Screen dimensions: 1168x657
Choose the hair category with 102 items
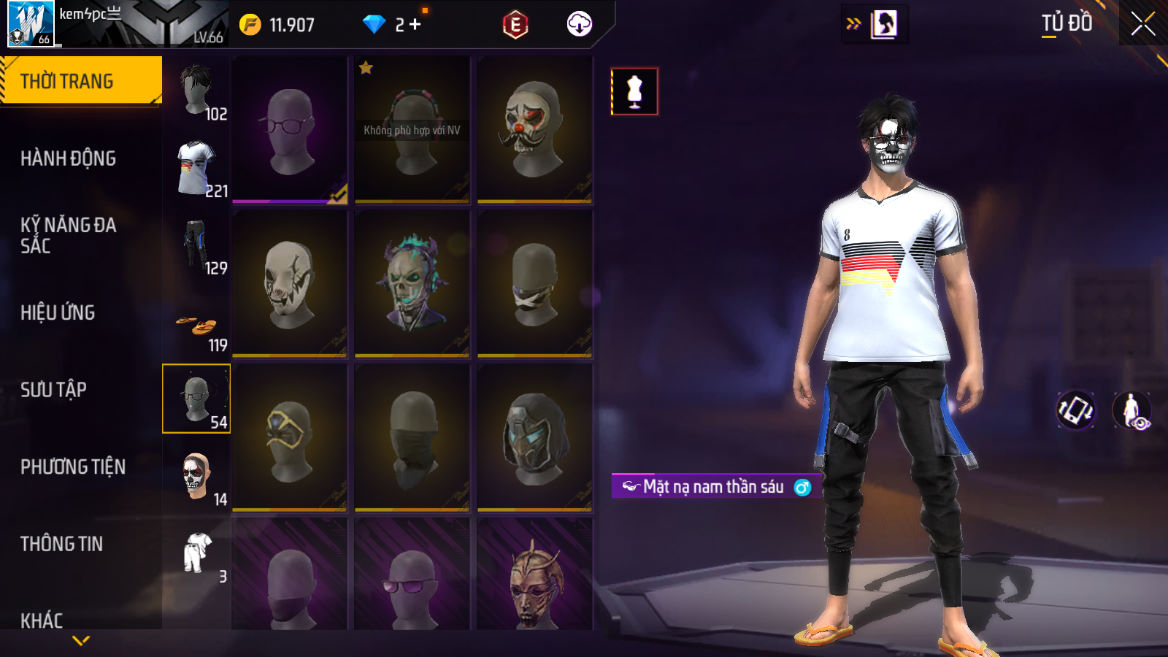[197, 90]
